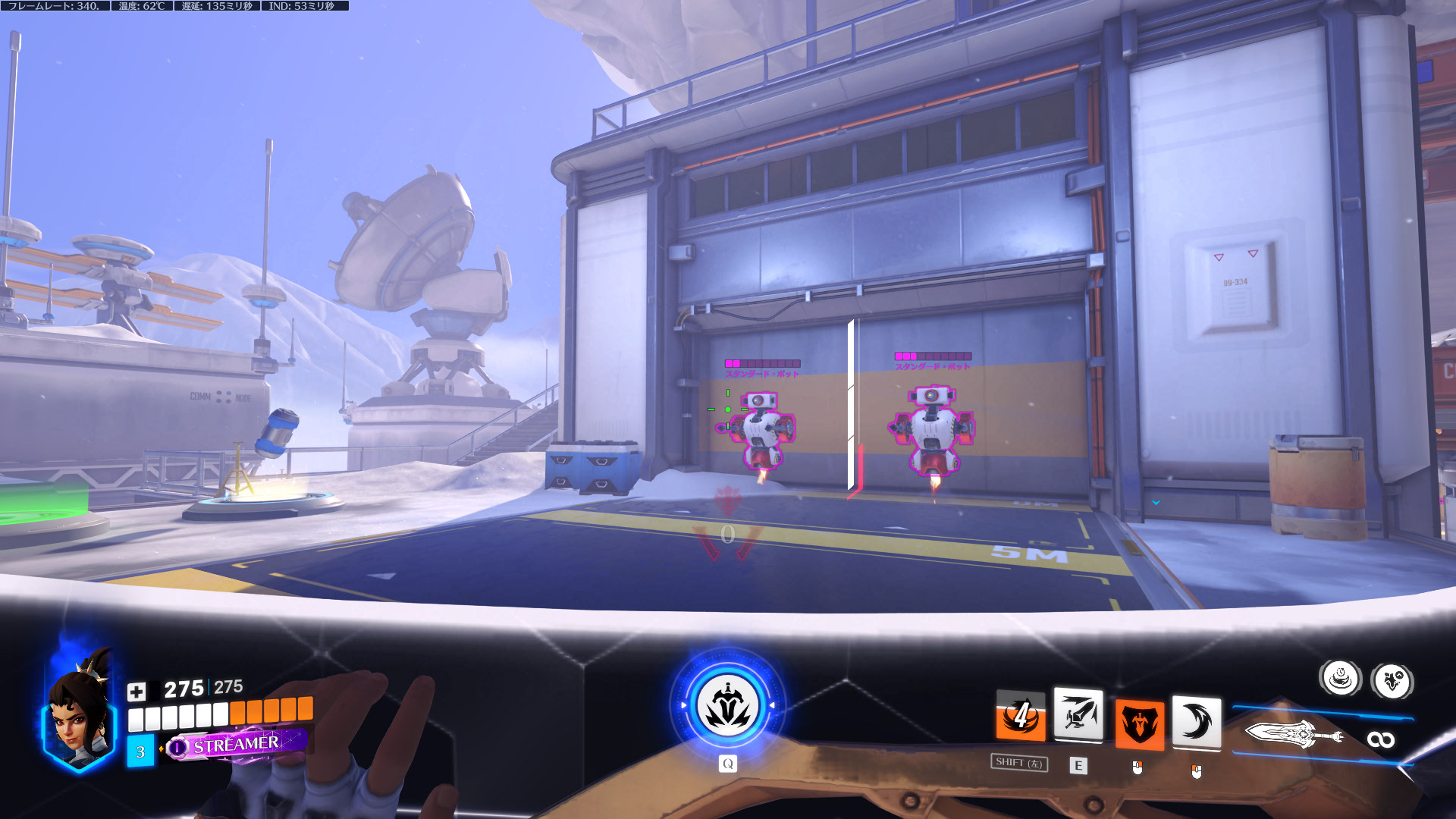Screen dimensions: 1456x819
Task: Open the stopwatch perk icon
Action: tap(1340, 678)
